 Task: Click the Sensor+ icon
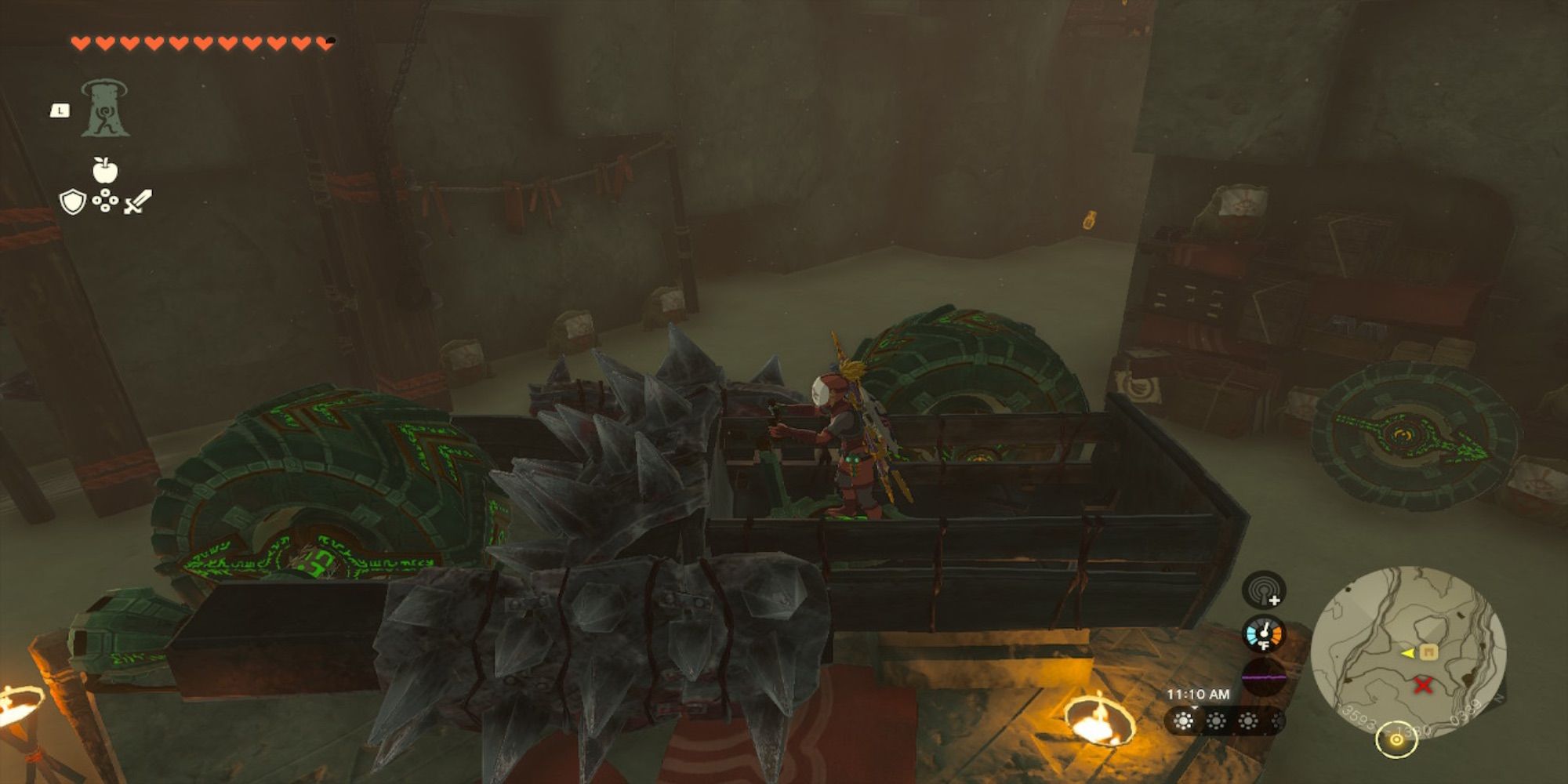tap(1263, 590)
